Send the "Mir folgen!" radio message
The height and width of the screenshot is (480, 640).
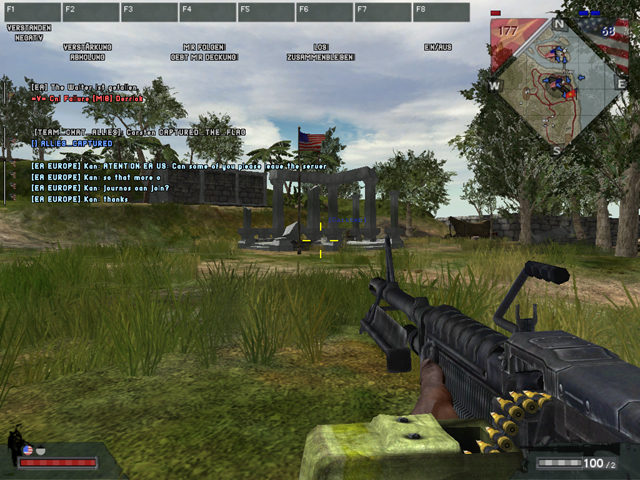tap(204, 47)
